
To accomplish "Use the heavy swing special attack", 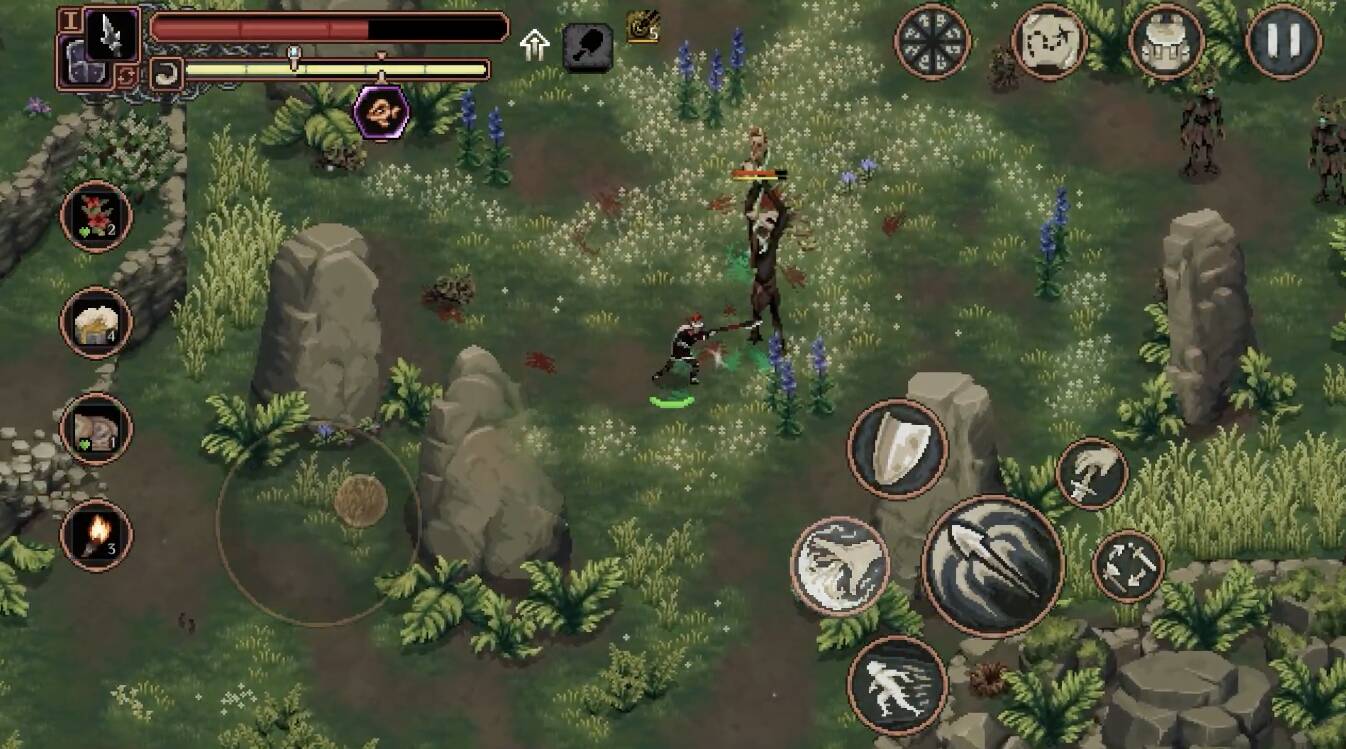I will [840, 566].
